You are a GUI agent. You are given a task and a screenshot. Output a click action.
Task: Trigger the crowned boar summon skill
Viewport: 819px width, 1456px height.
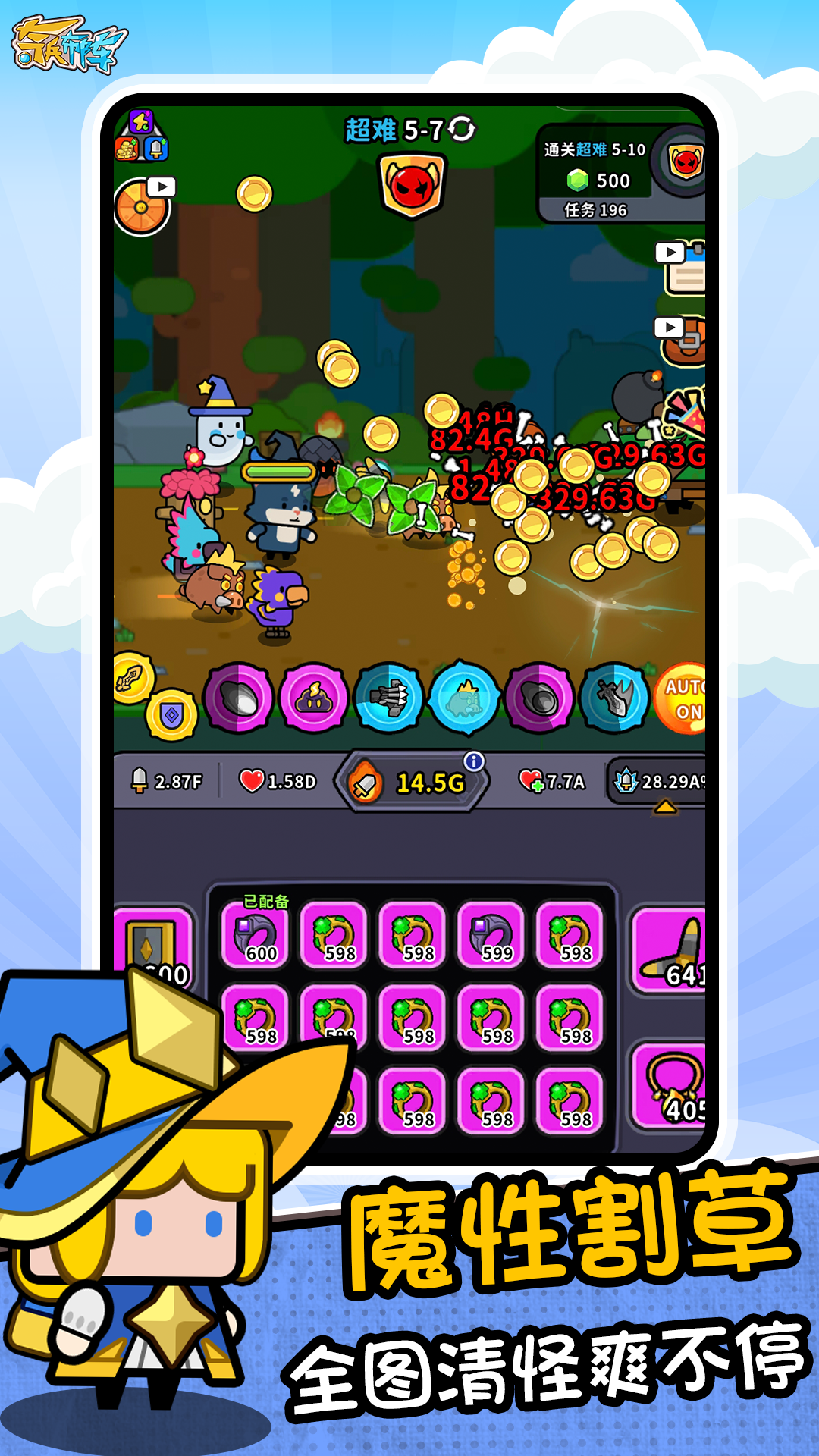[x=464, y=698]
